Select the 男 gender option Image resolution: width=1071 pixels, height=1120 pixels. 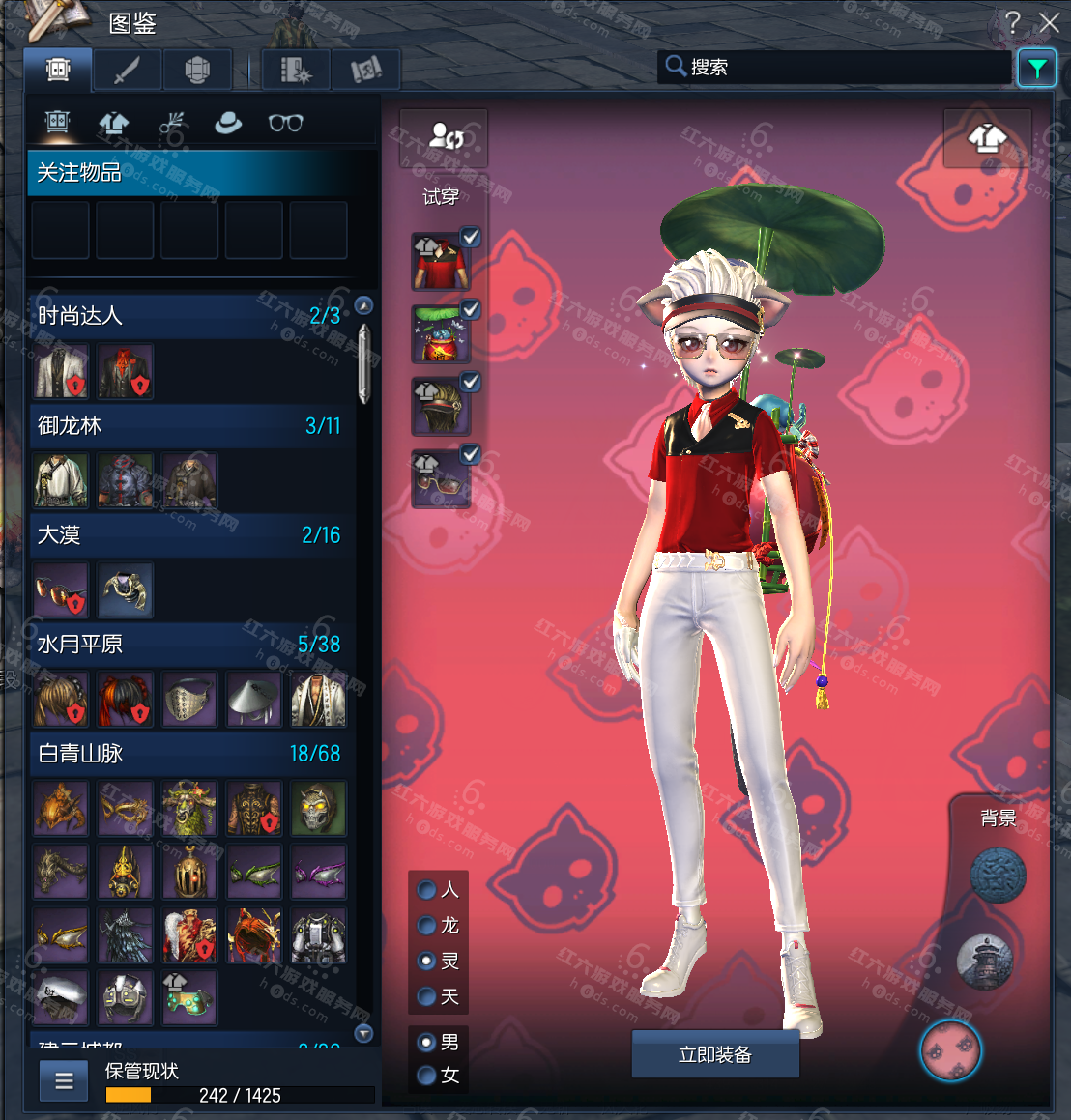pos(426,1043)
